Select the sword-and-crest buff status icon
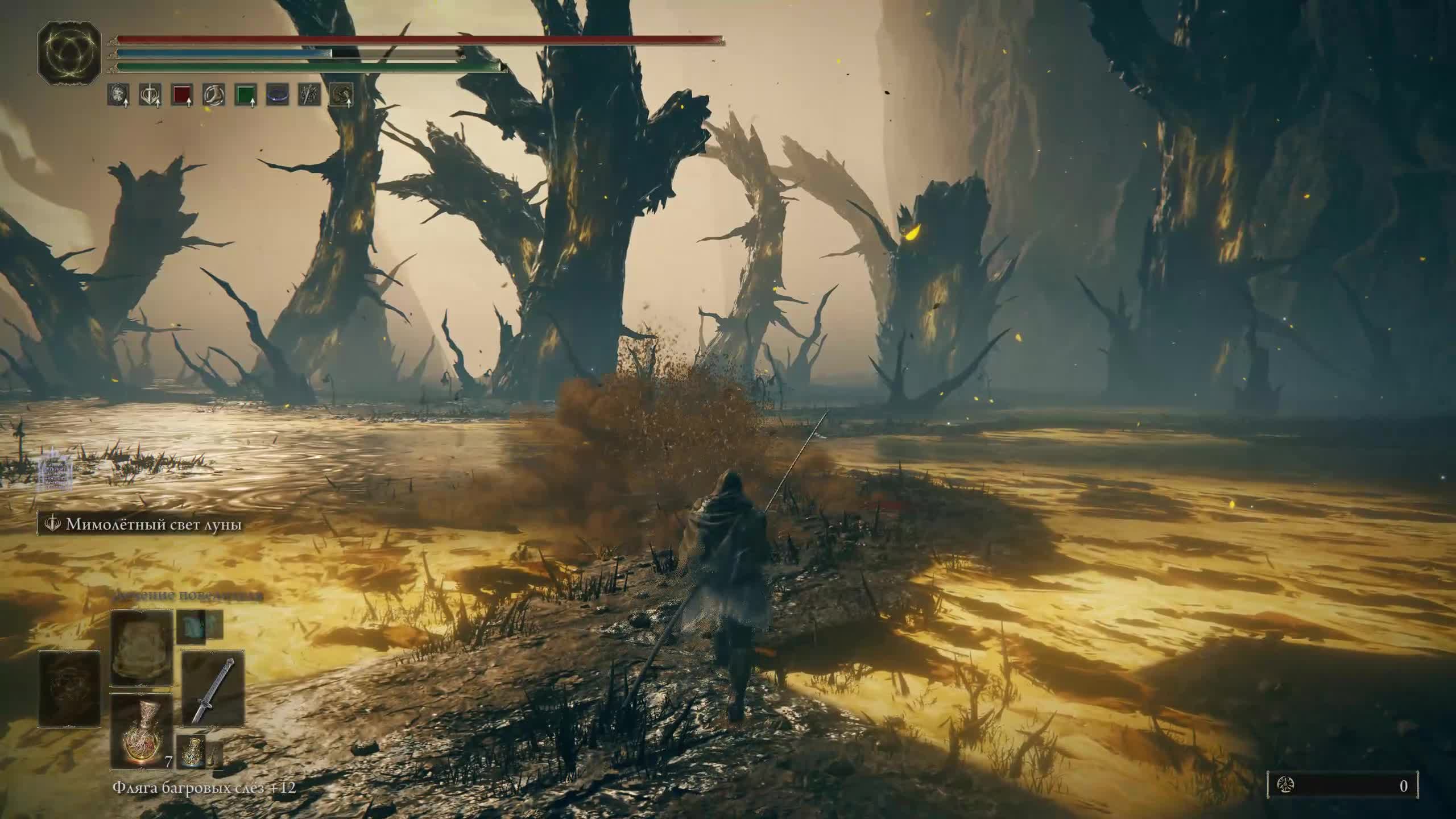The image size is (1456, 819). pyautogui.click(x=150, y=94)
